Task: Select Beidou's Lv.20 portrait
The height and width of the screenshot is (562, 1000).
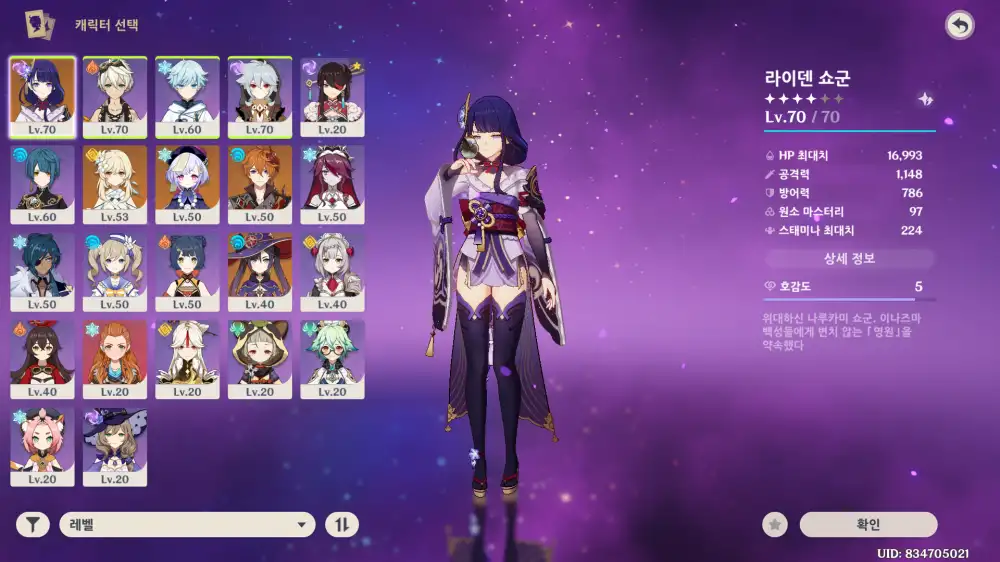Action: [332, 96]
